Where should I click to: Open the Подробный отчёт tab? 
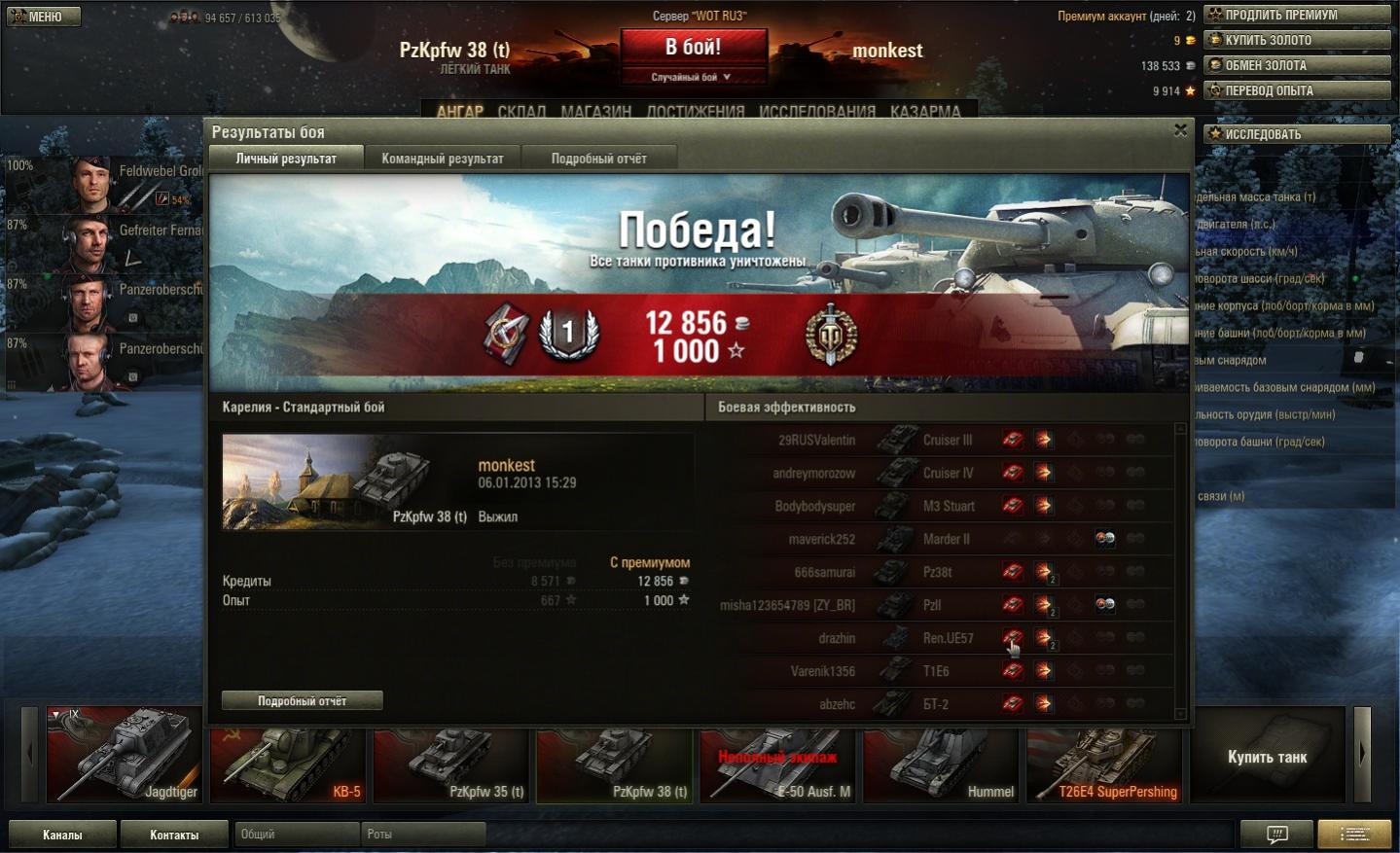coord(598,159)
